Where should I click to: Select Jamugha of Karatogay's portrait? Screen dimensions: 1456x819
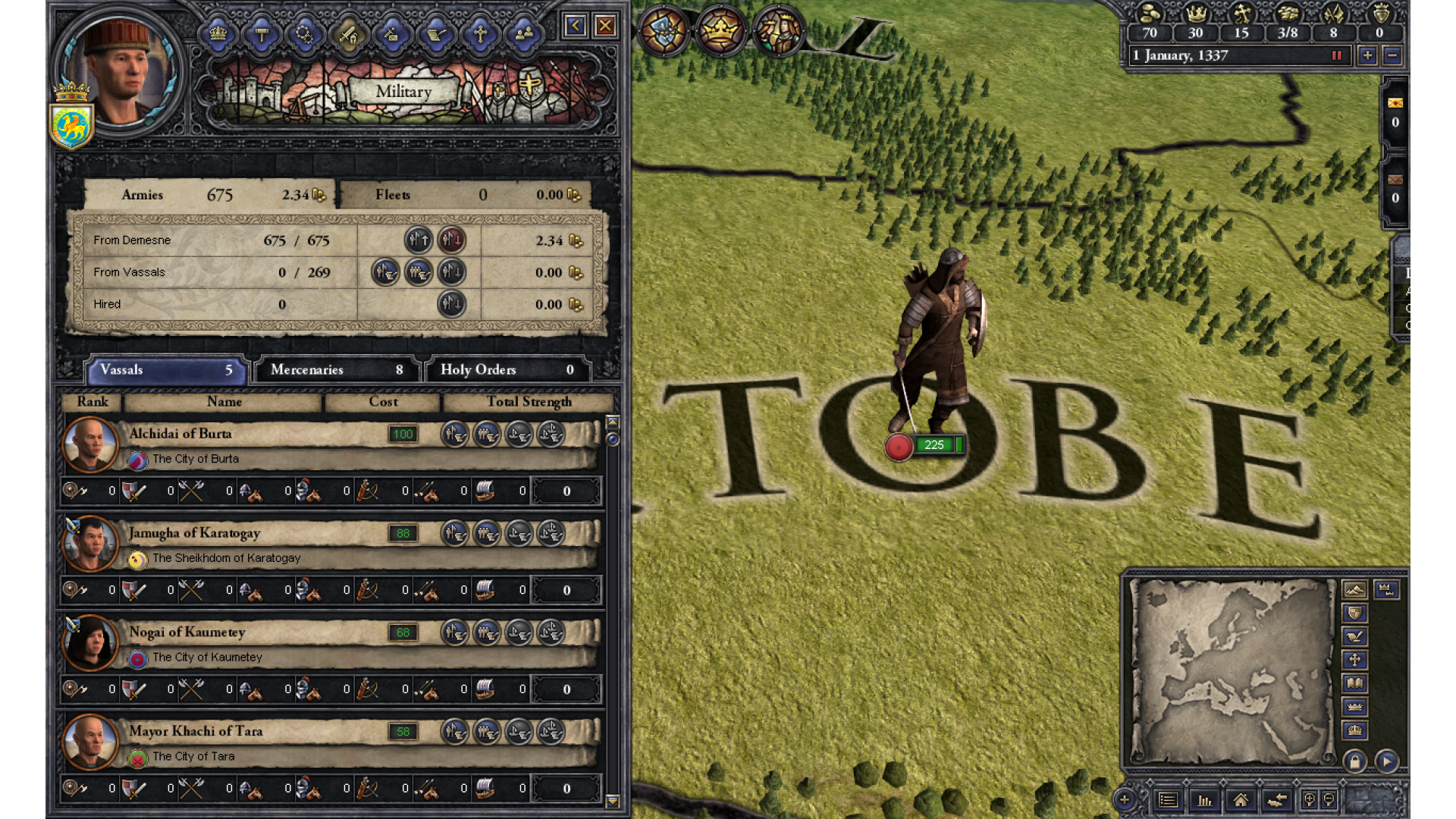(90, 542)
